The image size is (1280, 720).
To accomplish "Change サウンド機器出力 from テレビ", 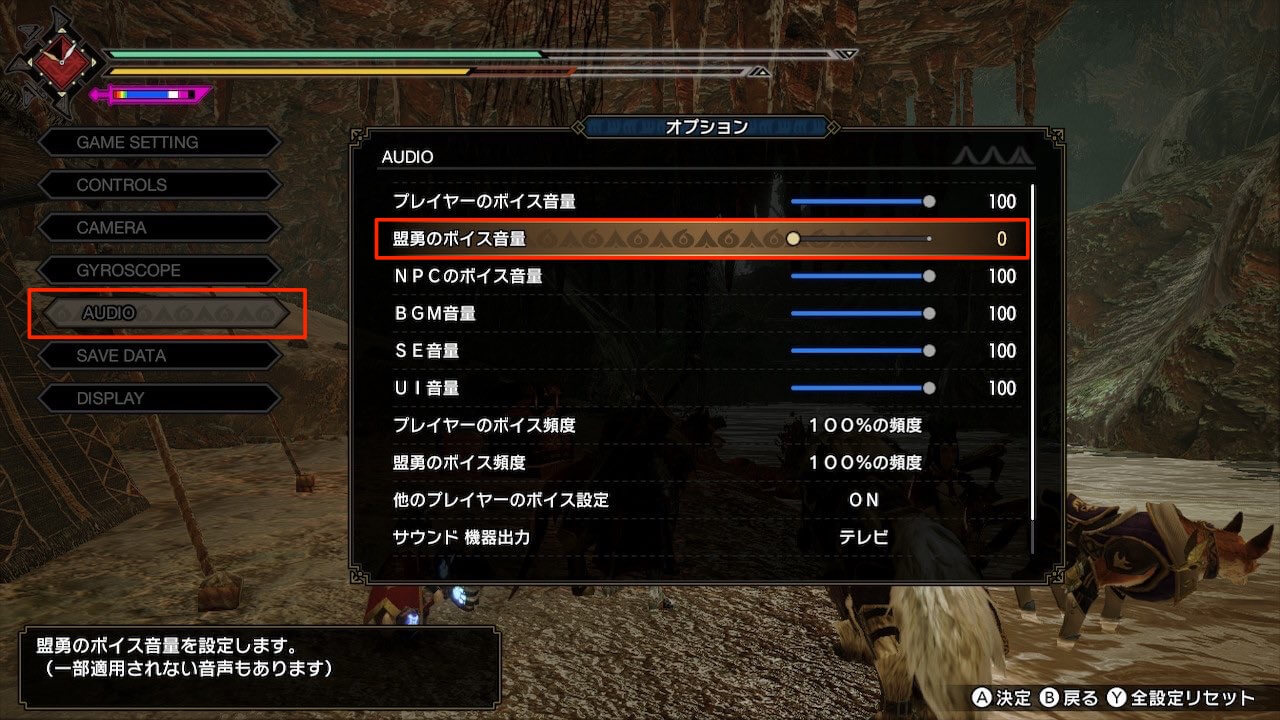I will 864,537.
